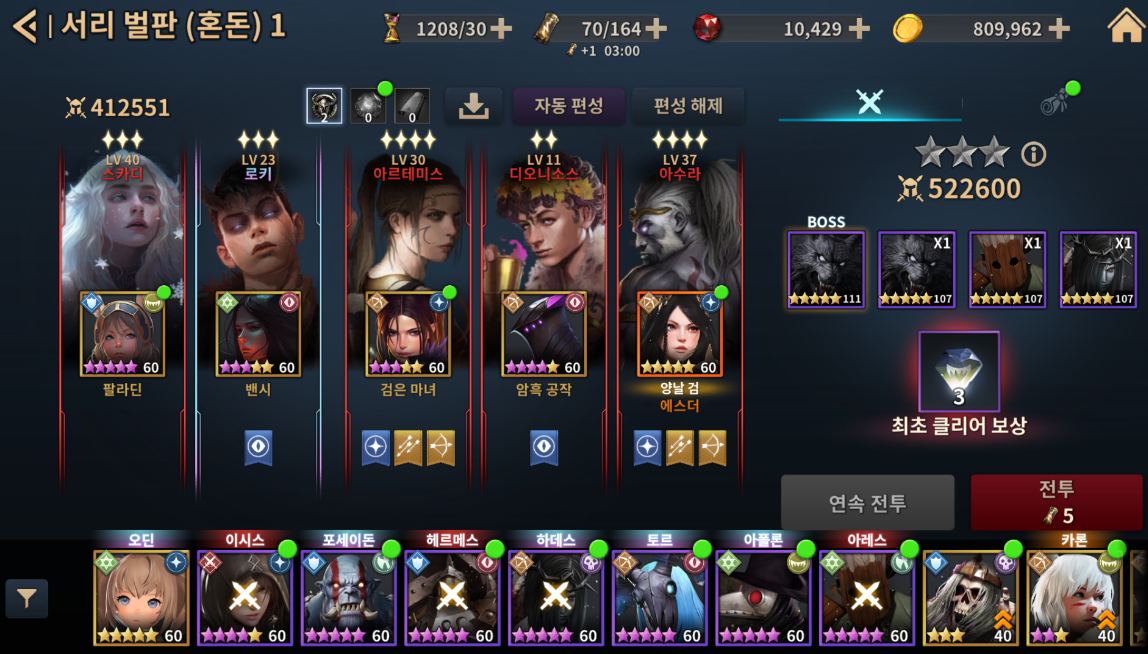Select the BOSS werewolf enemy thumbnail
The height and width of the screenshot is (654, 1148).
click(x=826, y=269)
